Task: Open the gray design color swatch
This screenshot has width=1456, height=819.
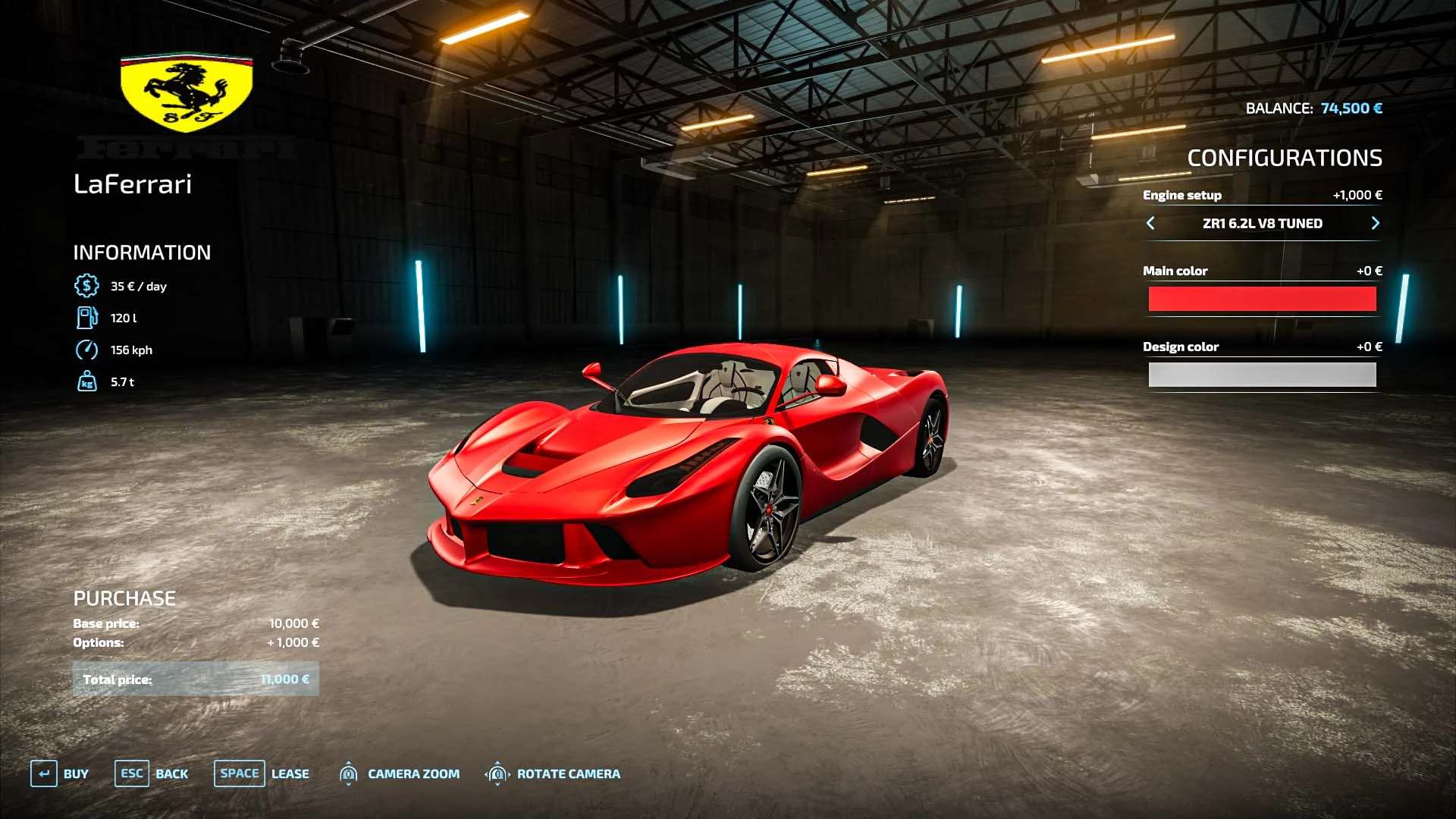Action: point(1262,375)
